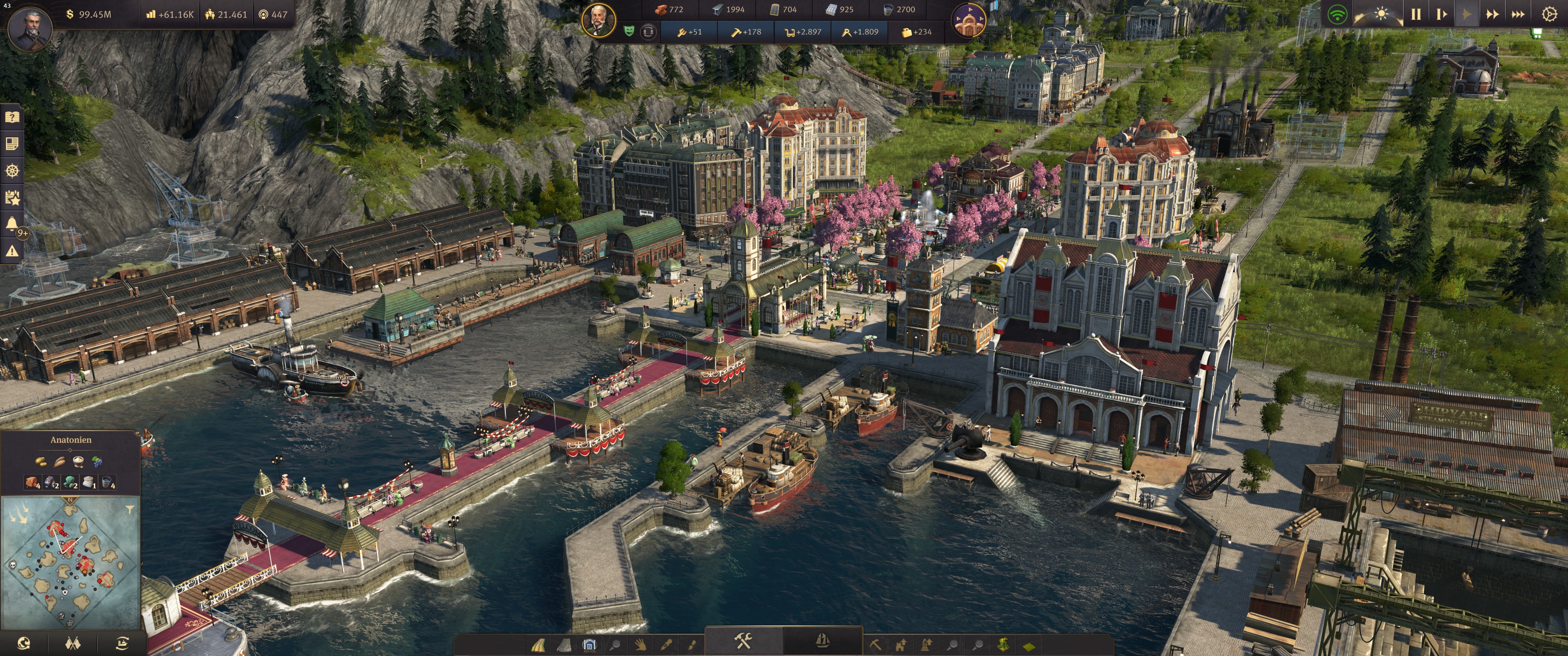Select the slow-motion speed button

pyautogui.click(x=1441, y=14)
